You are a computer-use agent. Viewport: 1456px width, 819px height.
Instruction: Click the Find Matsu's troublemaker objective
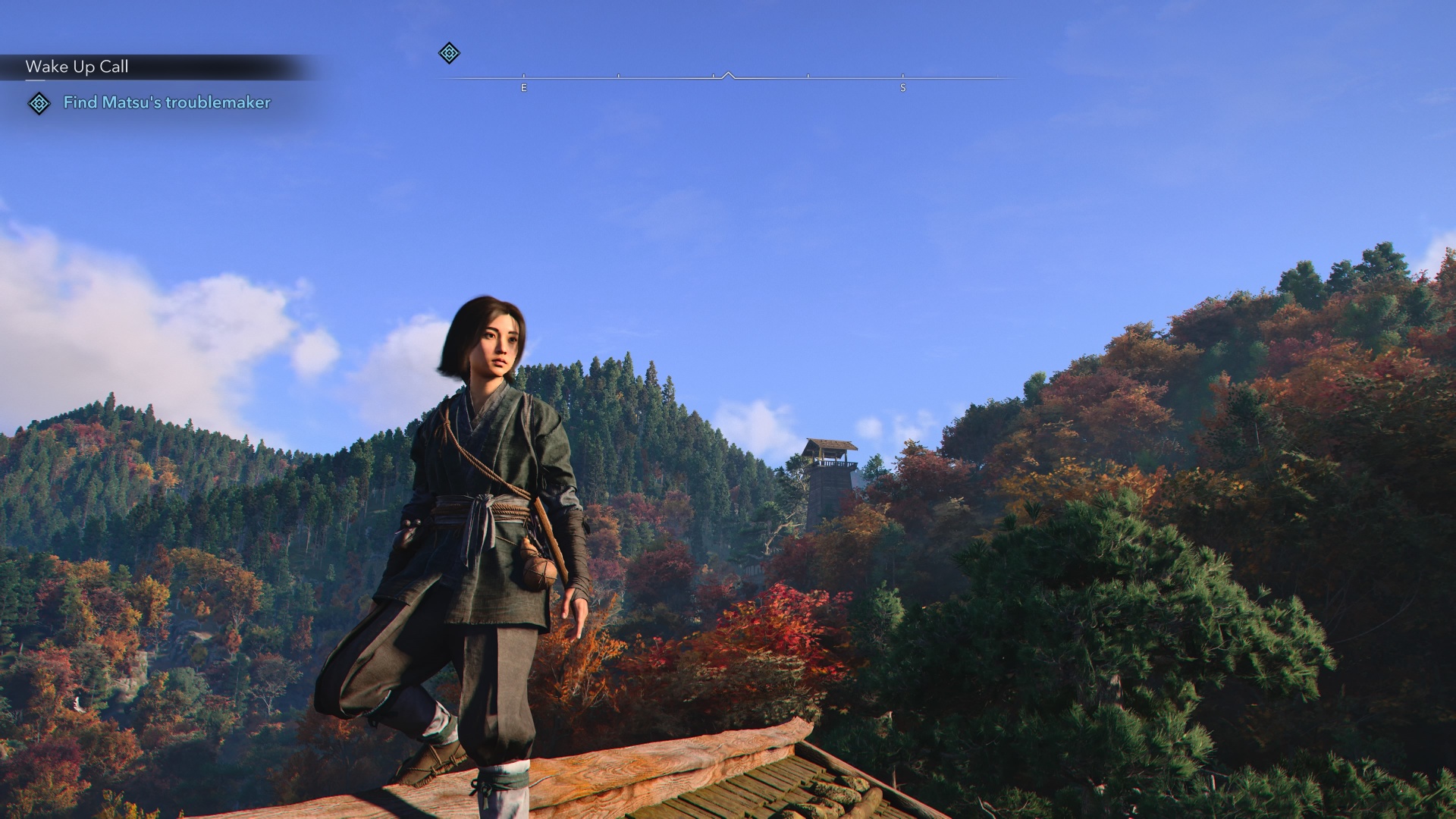pyautogui.click(x=167, y=102)
